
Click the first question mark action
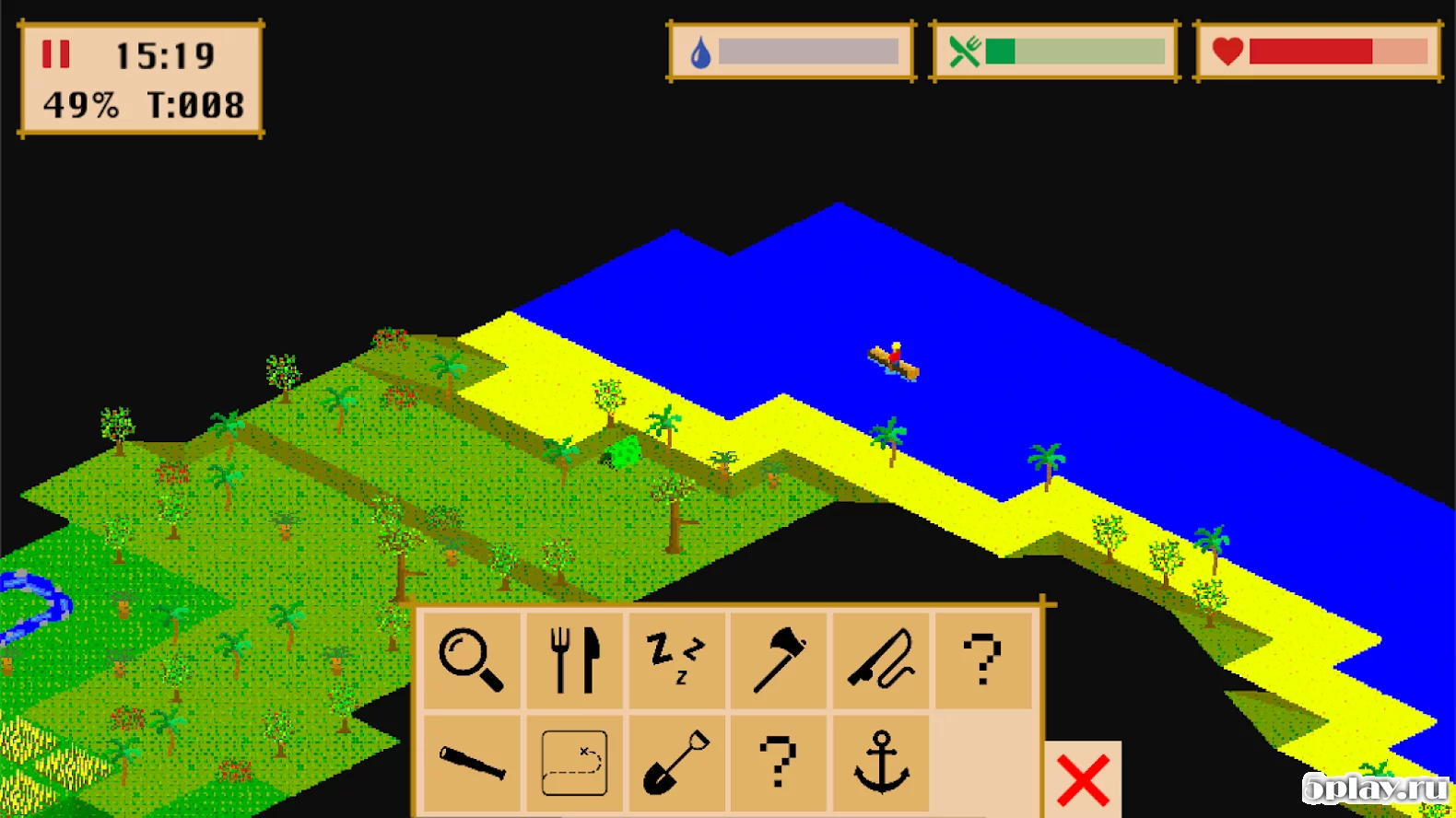[x=983, y=660]
